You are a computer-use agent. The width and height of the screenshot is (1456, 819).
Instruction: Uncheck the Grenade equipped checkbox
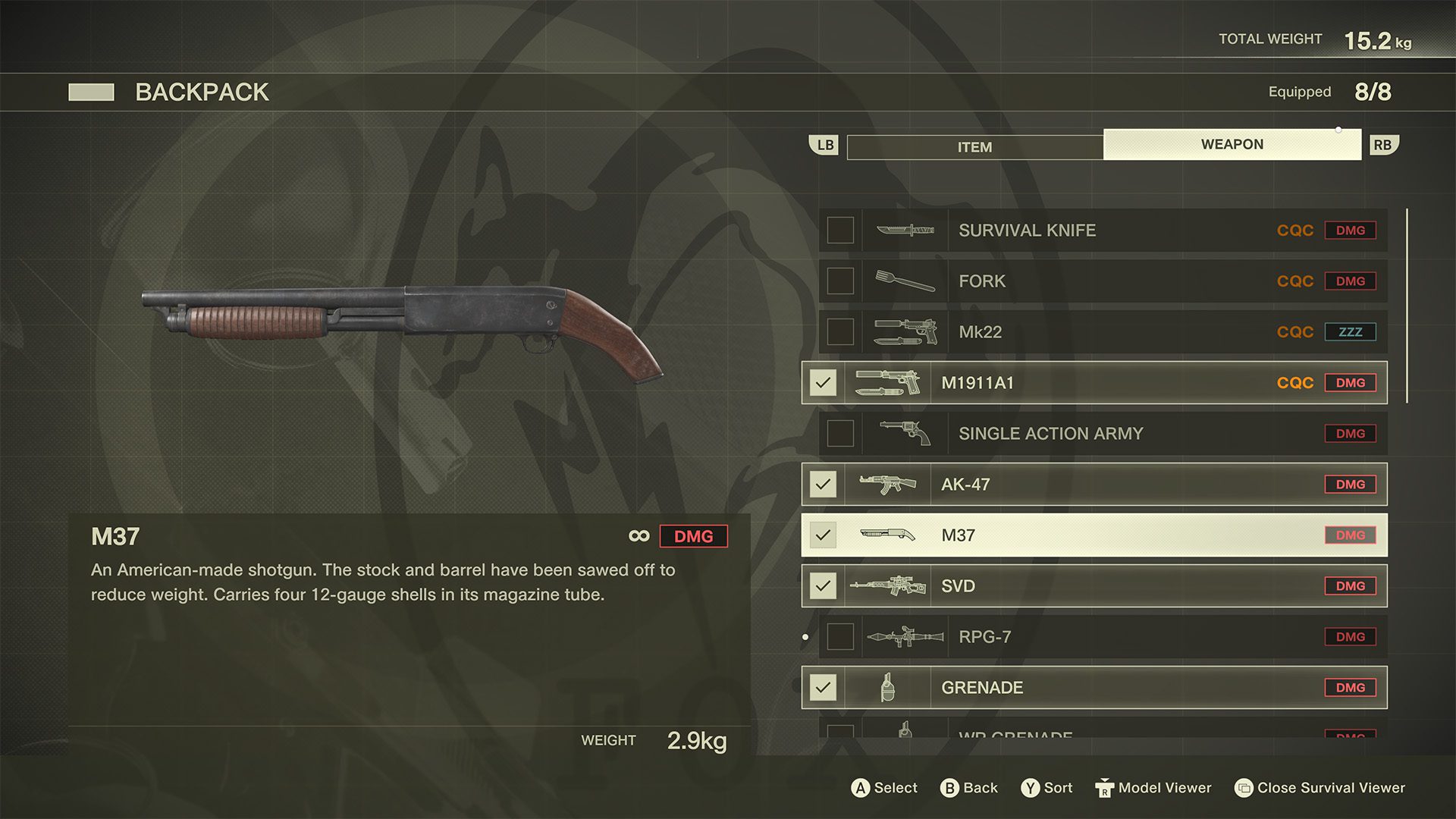(823, 687)
